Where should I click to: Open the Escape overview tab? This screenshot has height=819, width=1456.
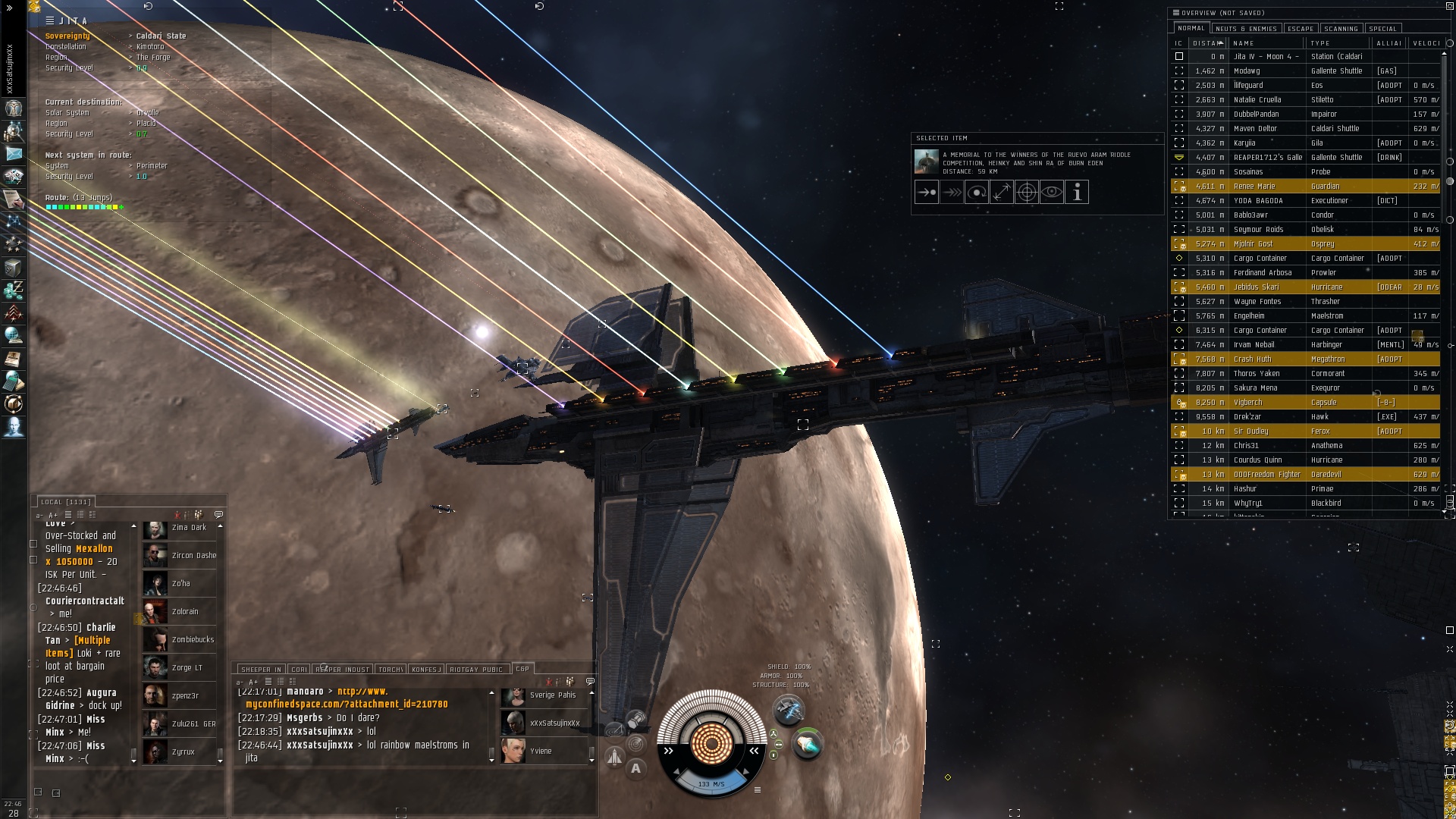coord(1301,29)
